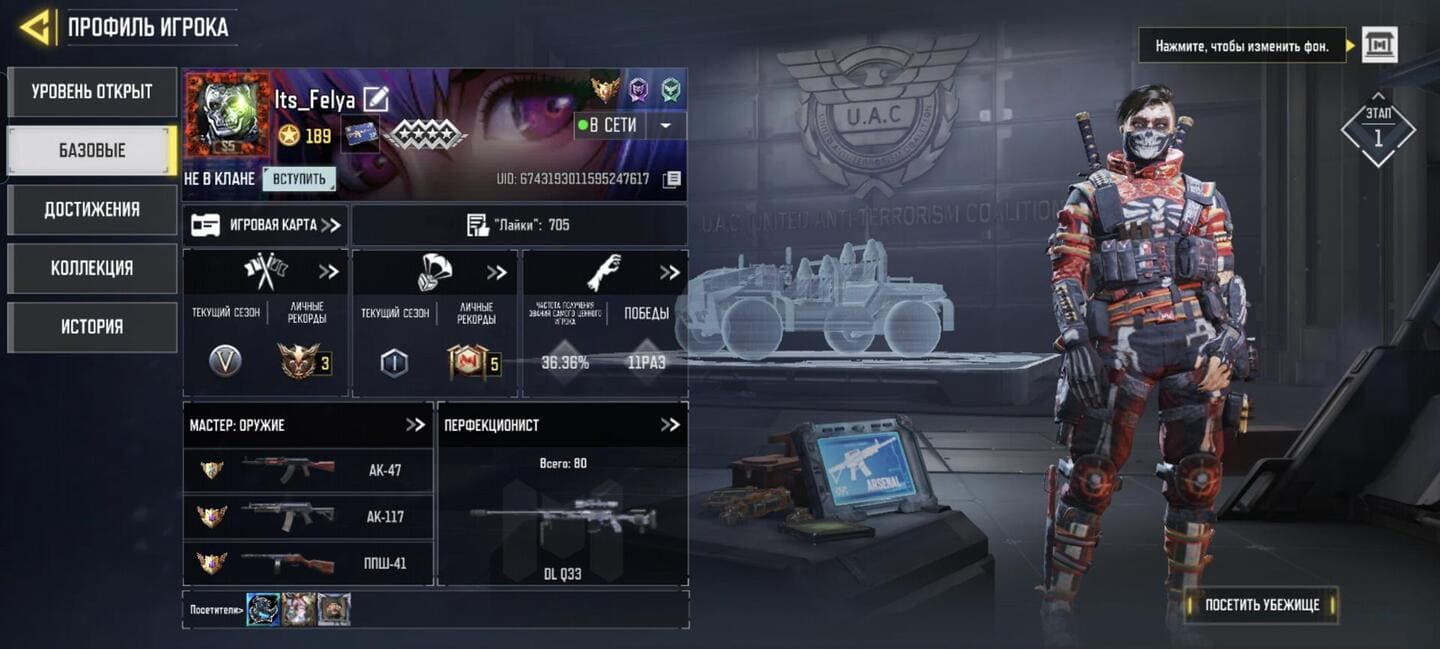The height and width of the screenshot is (649, 1440).
Task: View the История tab
Action: [x=92, y=327]
